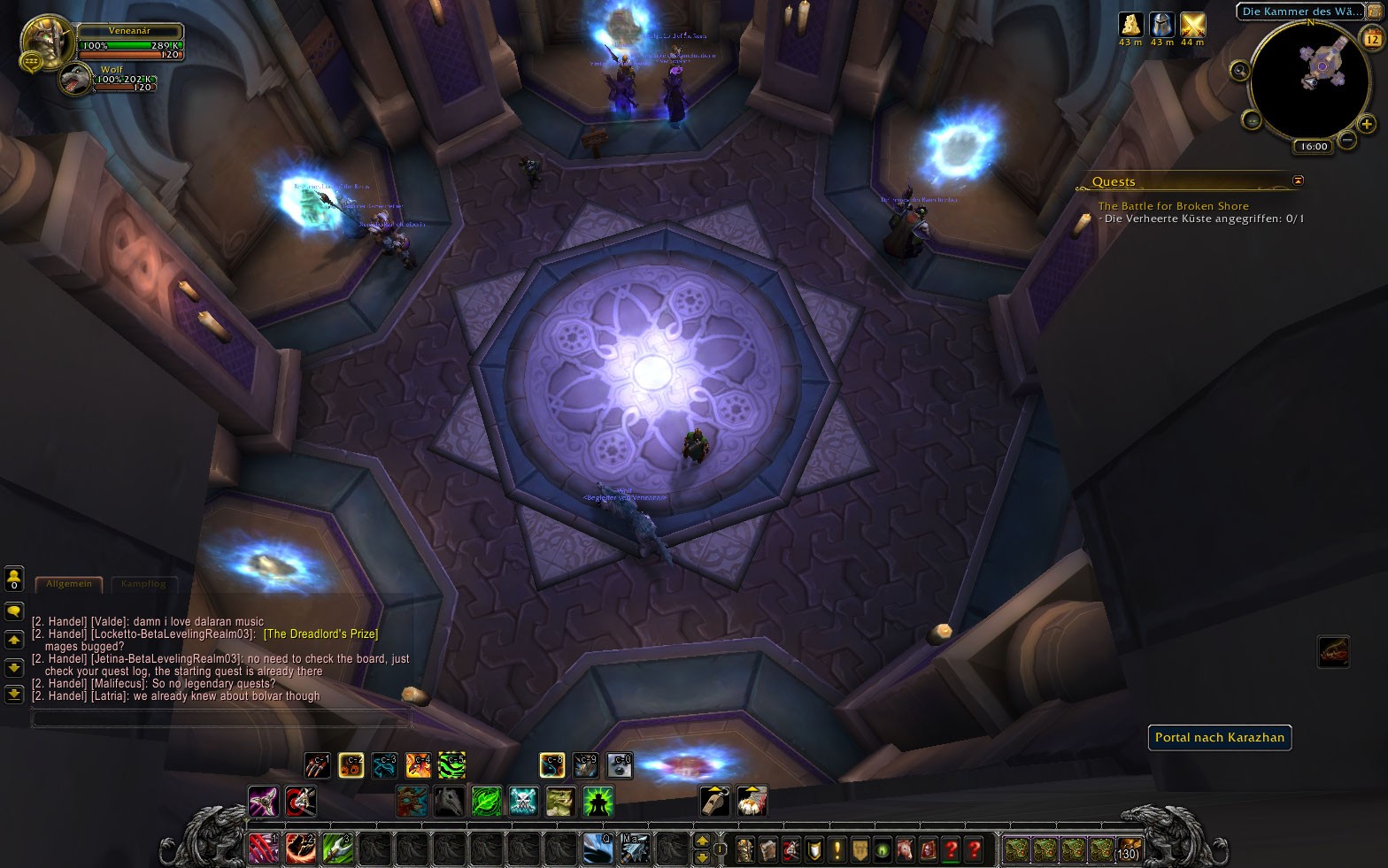1388x868 pixels.
Task: Use the blue ability bound to Q
Action: (x=598, y=849)
